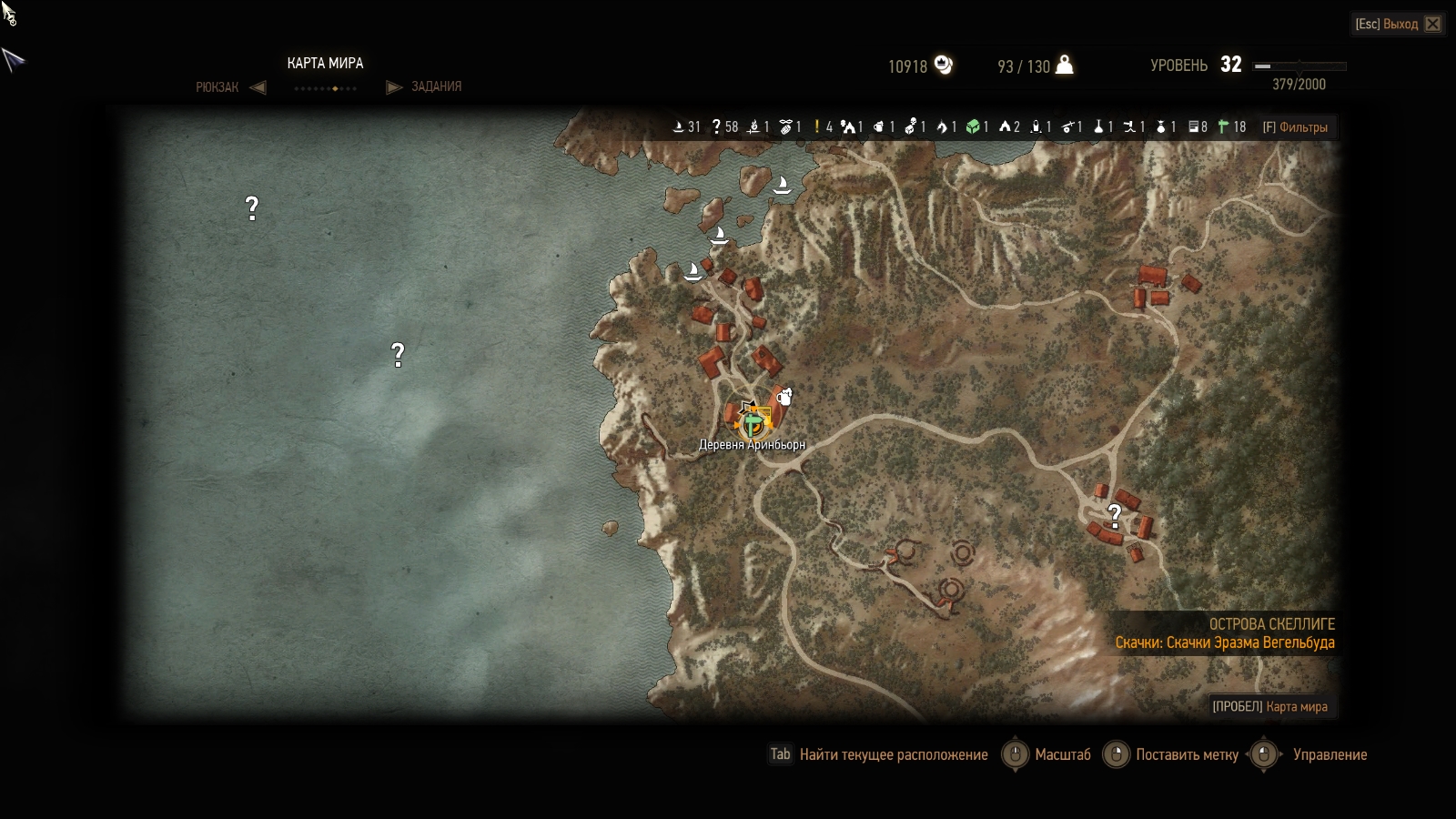Open the Карта мира world map view
The height and width of the screenshot is (819, 1456).
pos(1270,706)
